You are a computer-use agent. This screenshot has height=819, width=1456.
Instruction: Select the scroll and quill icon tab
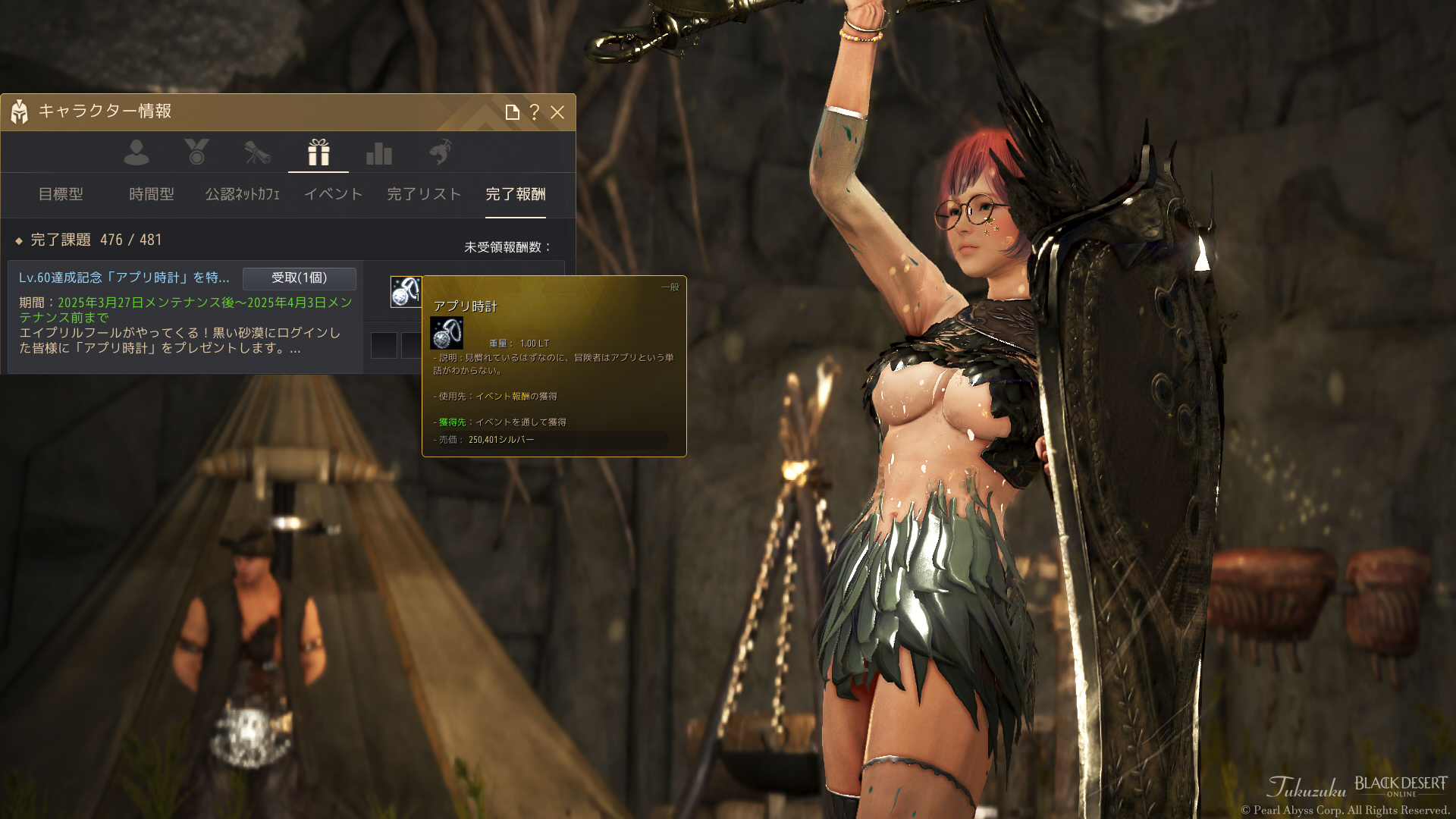257,152
